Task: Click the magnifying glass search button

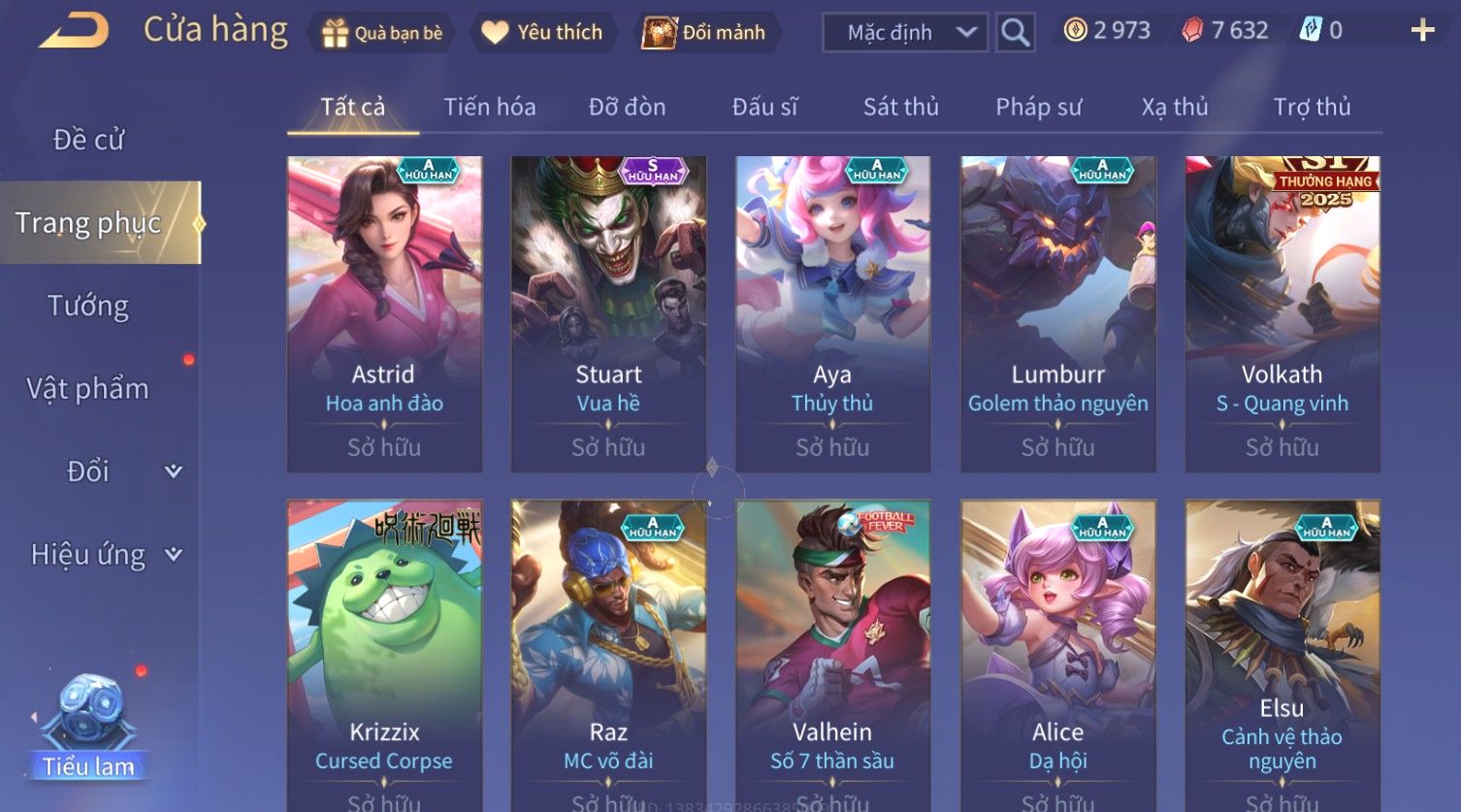Action: (1015, 33)
